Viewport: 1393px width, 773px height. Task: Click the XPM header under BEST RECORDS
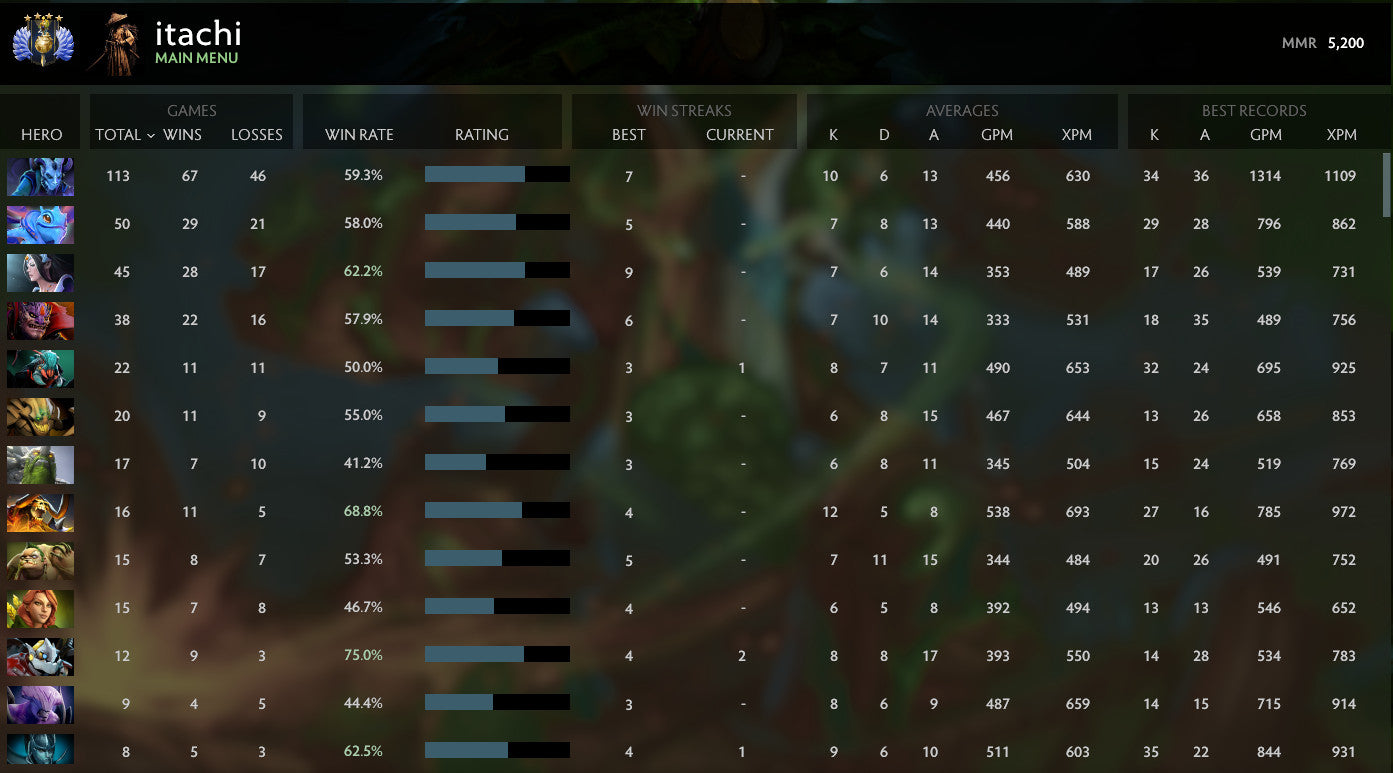[x=1342, y=135]
